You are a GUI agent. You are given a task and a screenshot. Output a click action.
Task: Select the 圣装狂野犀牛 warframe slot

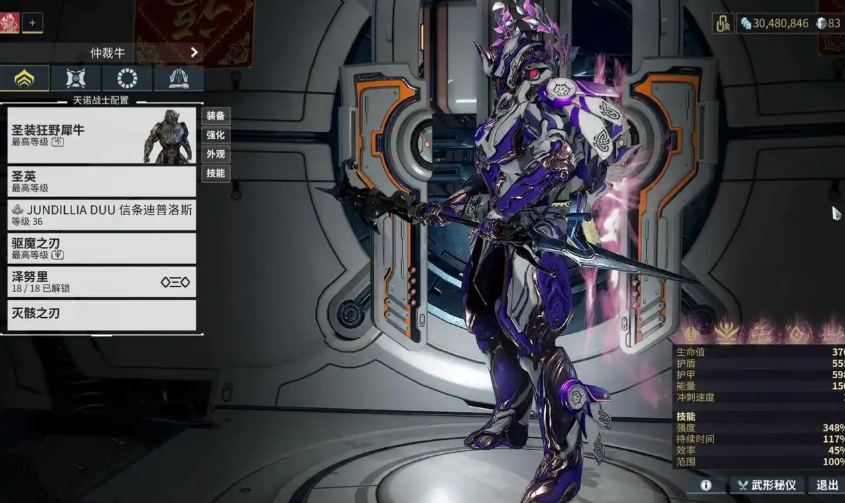click(x=101, y=136)
